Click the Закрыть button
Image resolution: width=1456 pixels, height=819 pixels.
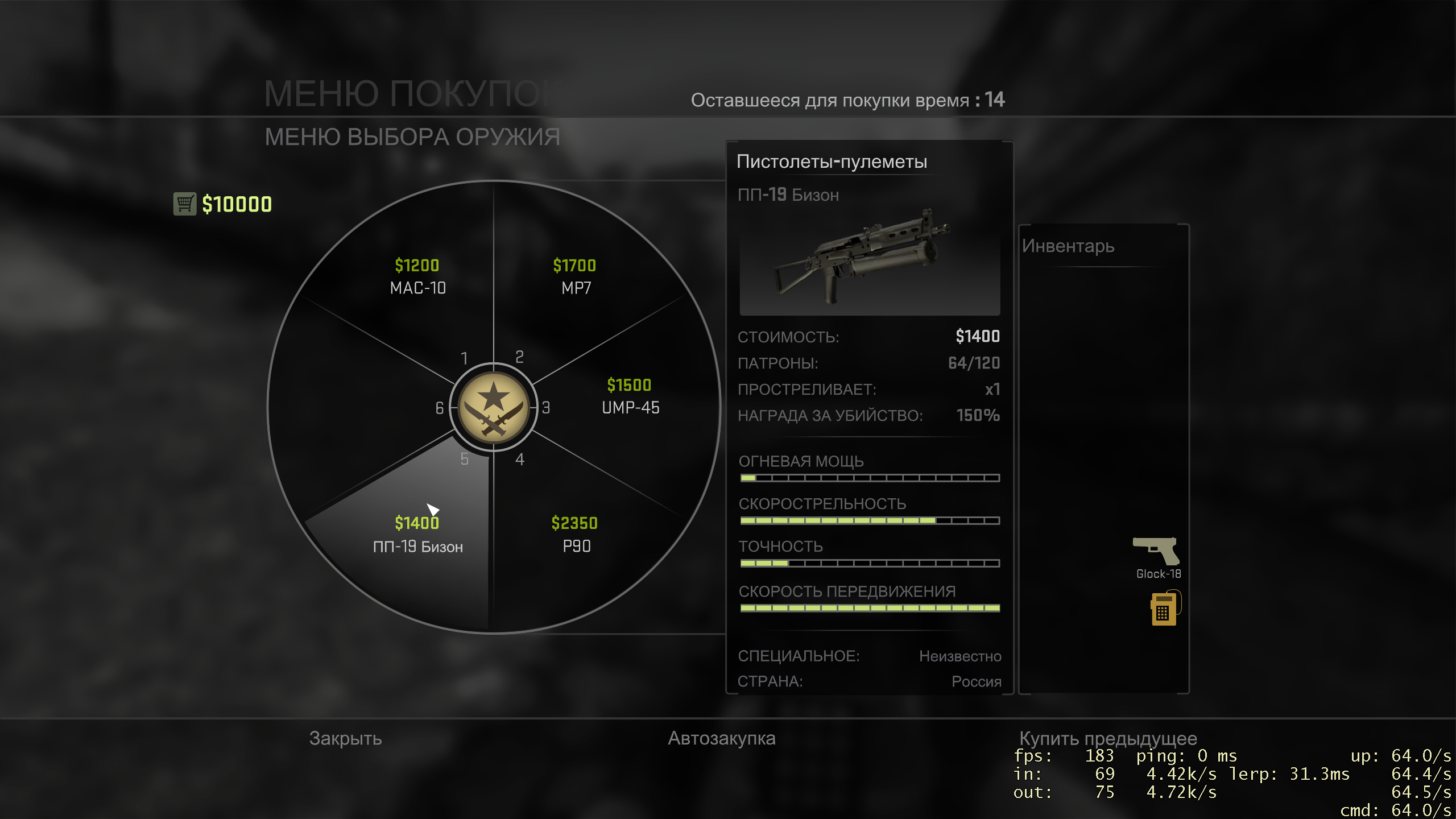[x=345, y=738]
